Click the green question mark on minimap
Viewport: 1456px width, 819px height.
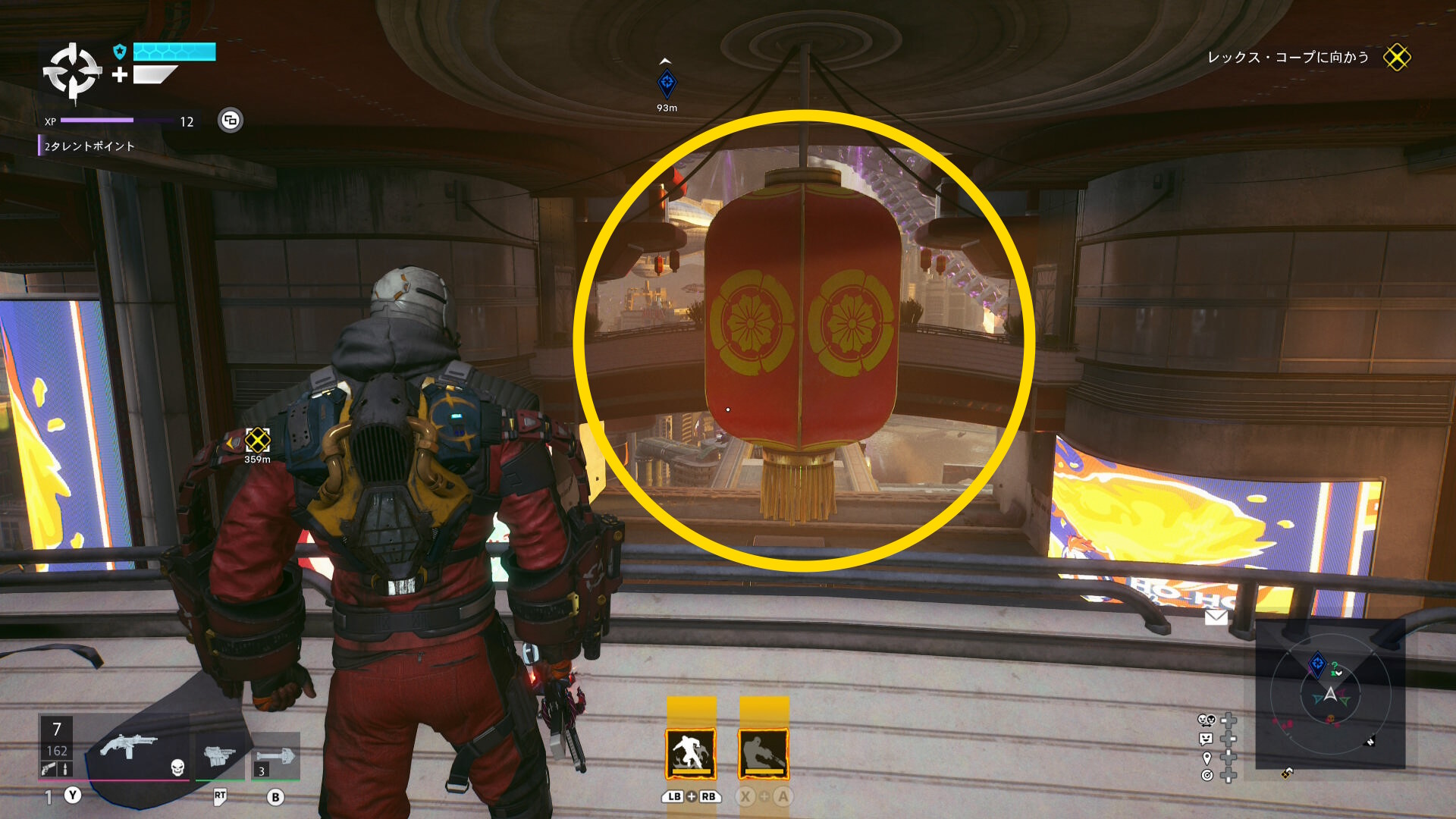(x=1335, y=667)
